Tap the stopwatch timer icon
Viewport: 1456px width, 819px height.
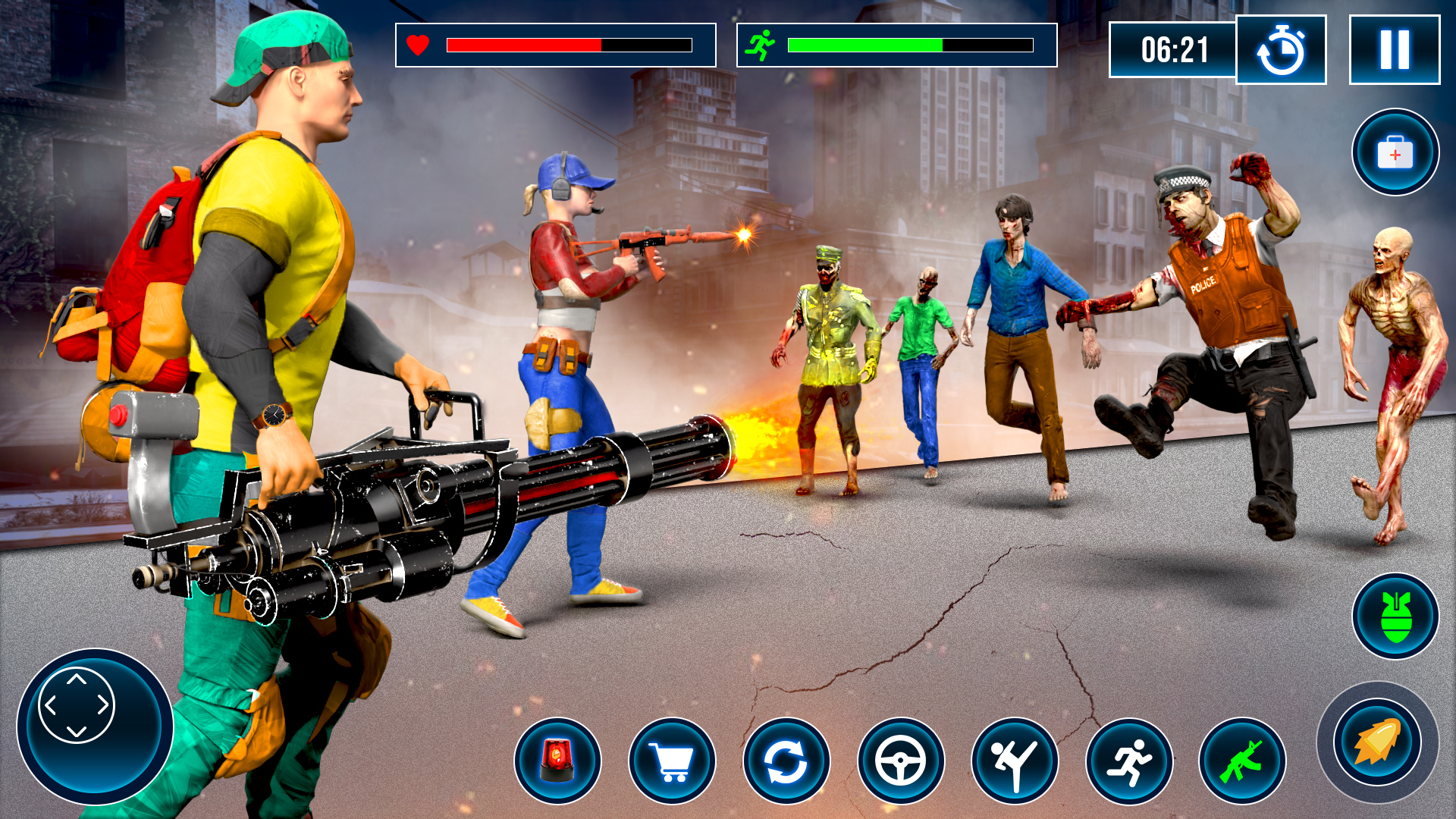[x=1282, y=49]
